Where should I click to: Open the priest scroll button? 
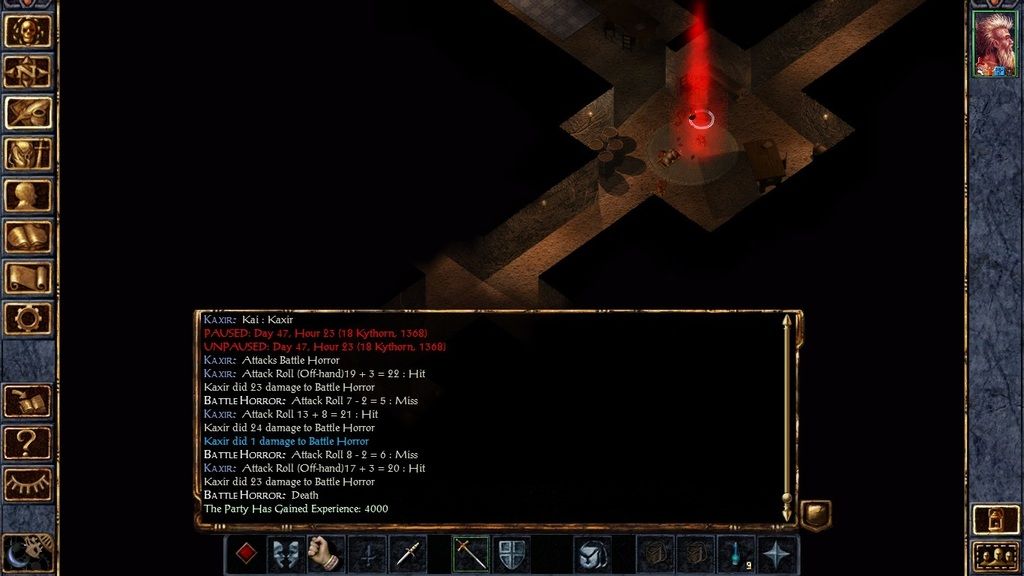(x=28, y=277)
